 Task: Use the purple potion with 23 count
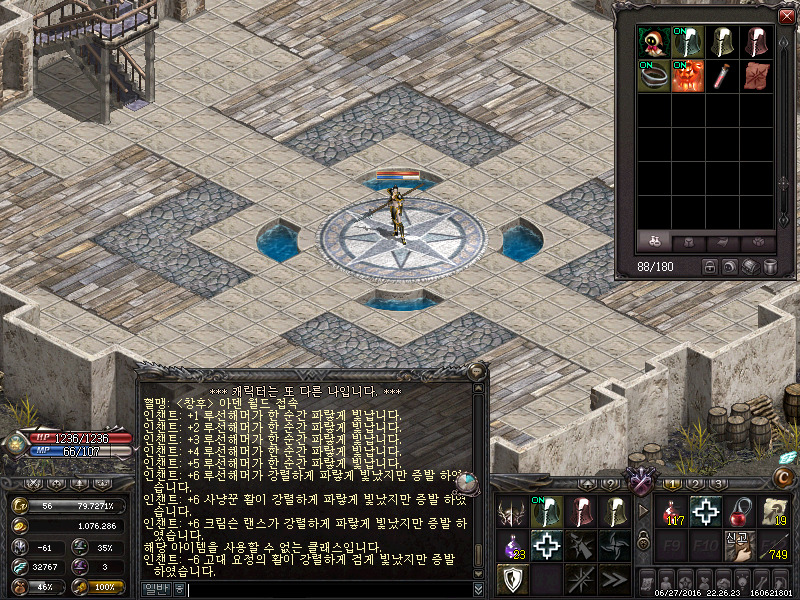click(513, 546)
